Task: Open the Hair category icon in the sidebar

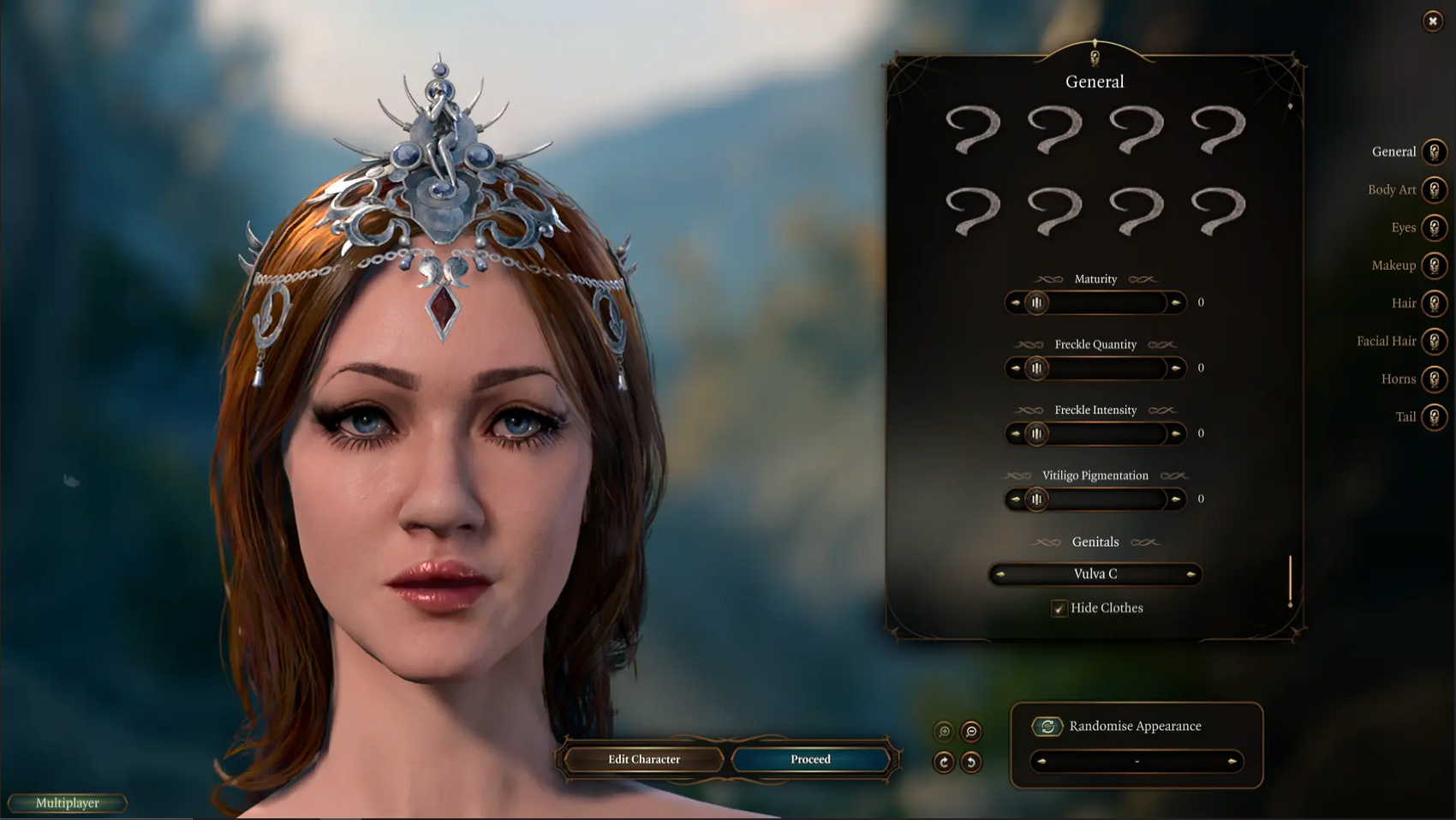Action: point(1435,302)
